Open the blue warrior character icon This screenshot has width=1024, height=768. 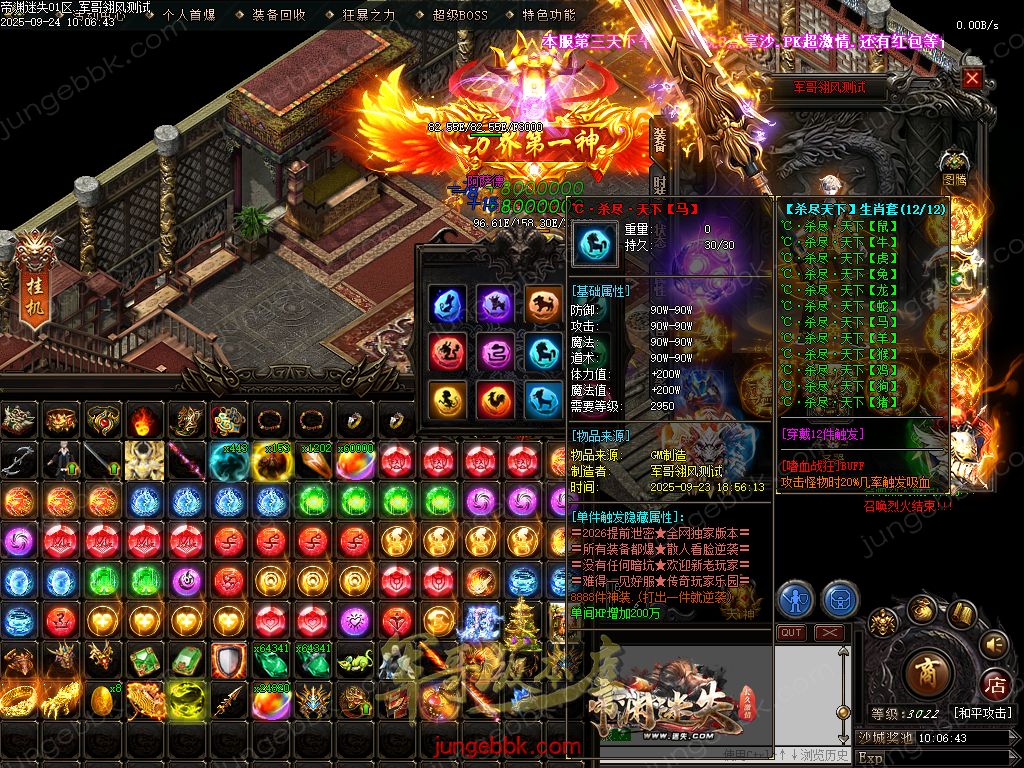[x=796, y=600]
